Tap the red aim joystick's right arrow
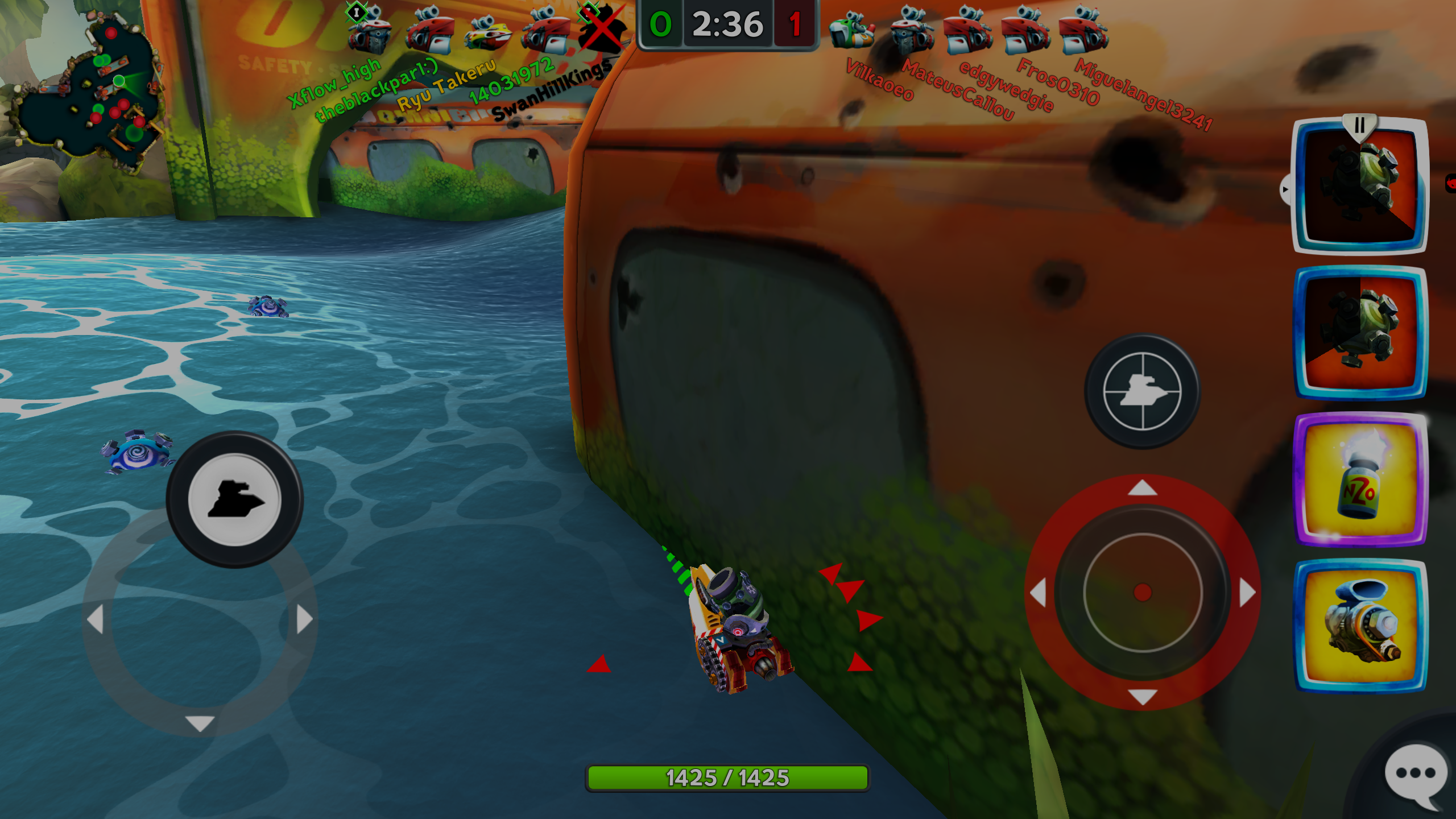The width and height of the screenshot is (1456, 819). pyautogui.click(x=1247, y=593)
